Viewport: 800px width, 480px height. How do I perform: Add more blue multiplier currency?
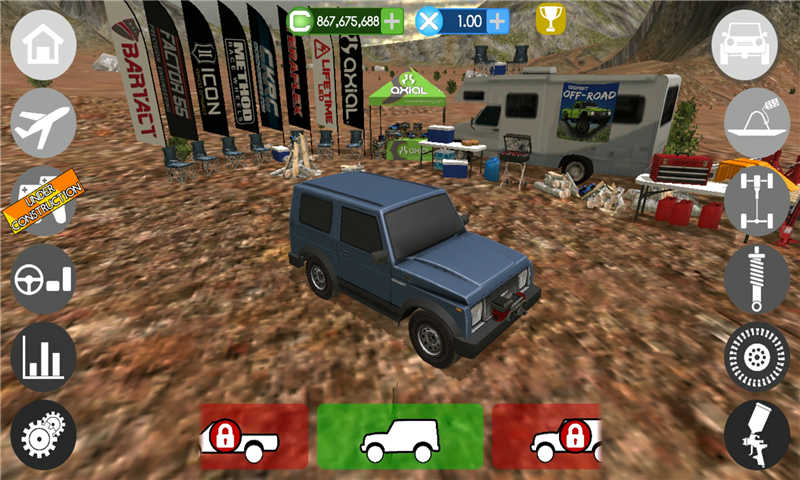497,20
